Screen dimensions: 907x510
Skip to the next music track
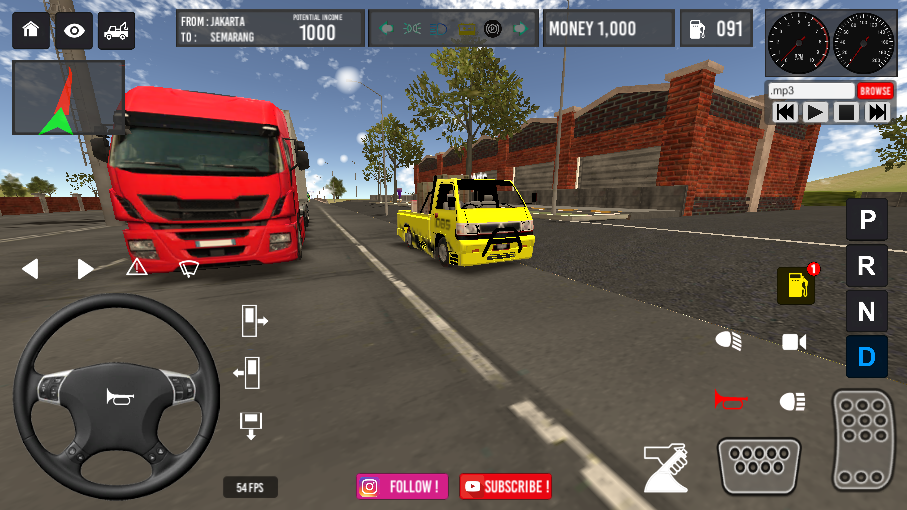coord(877,112)
